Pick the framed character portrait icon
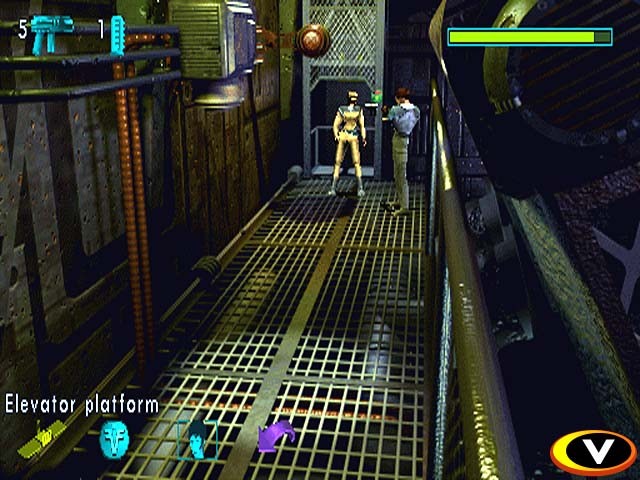 pyautogui.click(x=196, y=438)
